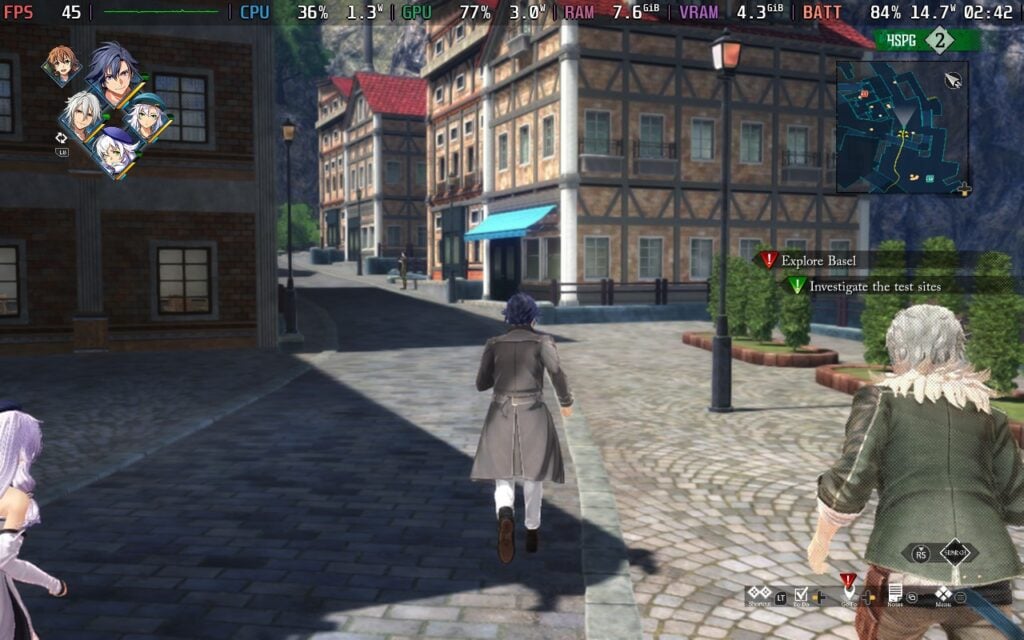Select the purple-beret party member portrait
The image size is (1024, 640).
116,151
